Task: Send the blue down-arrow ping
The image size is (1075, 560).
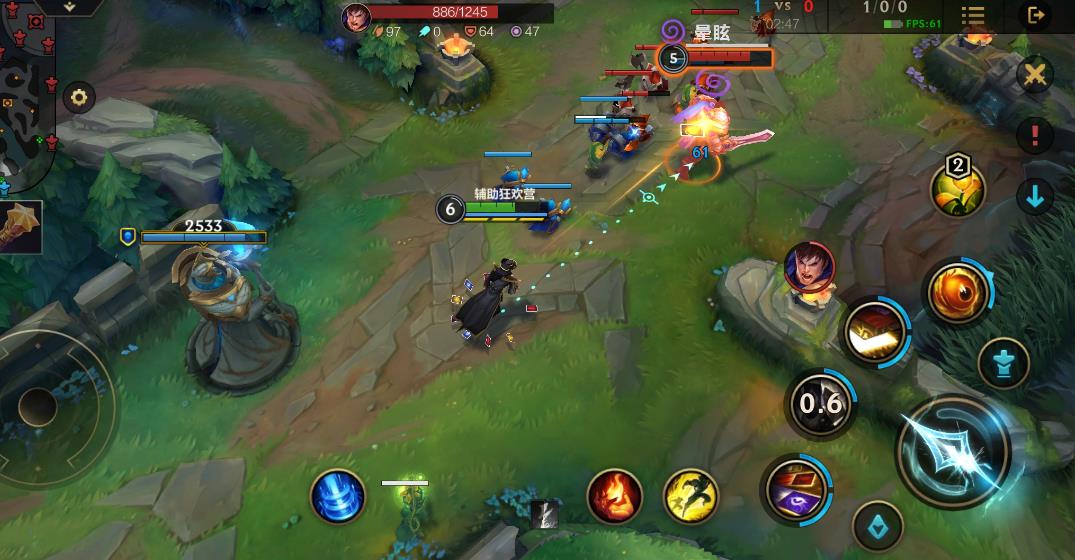Action: 1035,196
